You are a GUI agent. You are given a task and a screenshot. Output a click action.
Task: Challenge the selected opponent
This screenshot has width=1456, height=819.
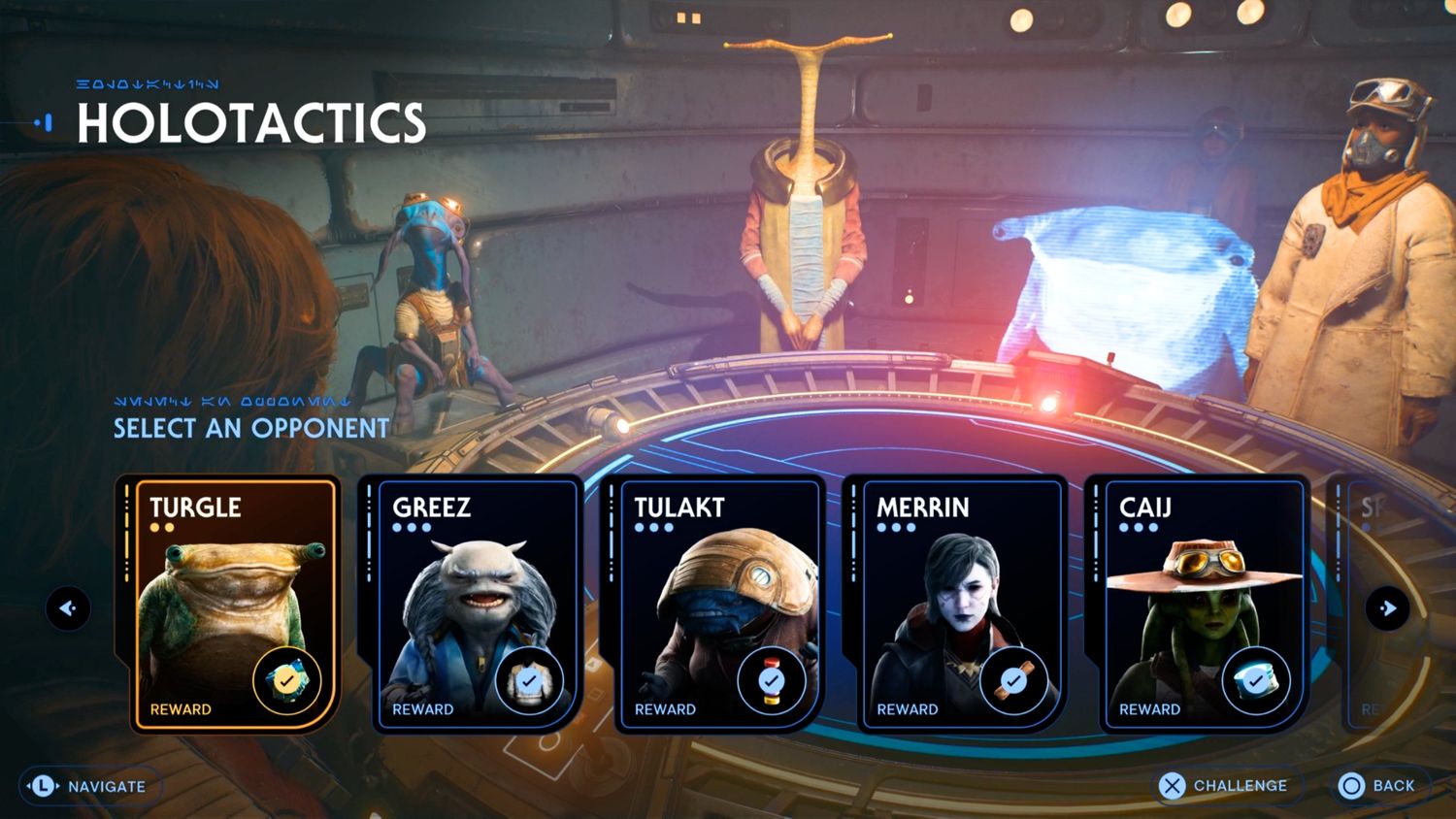coord(1223,785)
